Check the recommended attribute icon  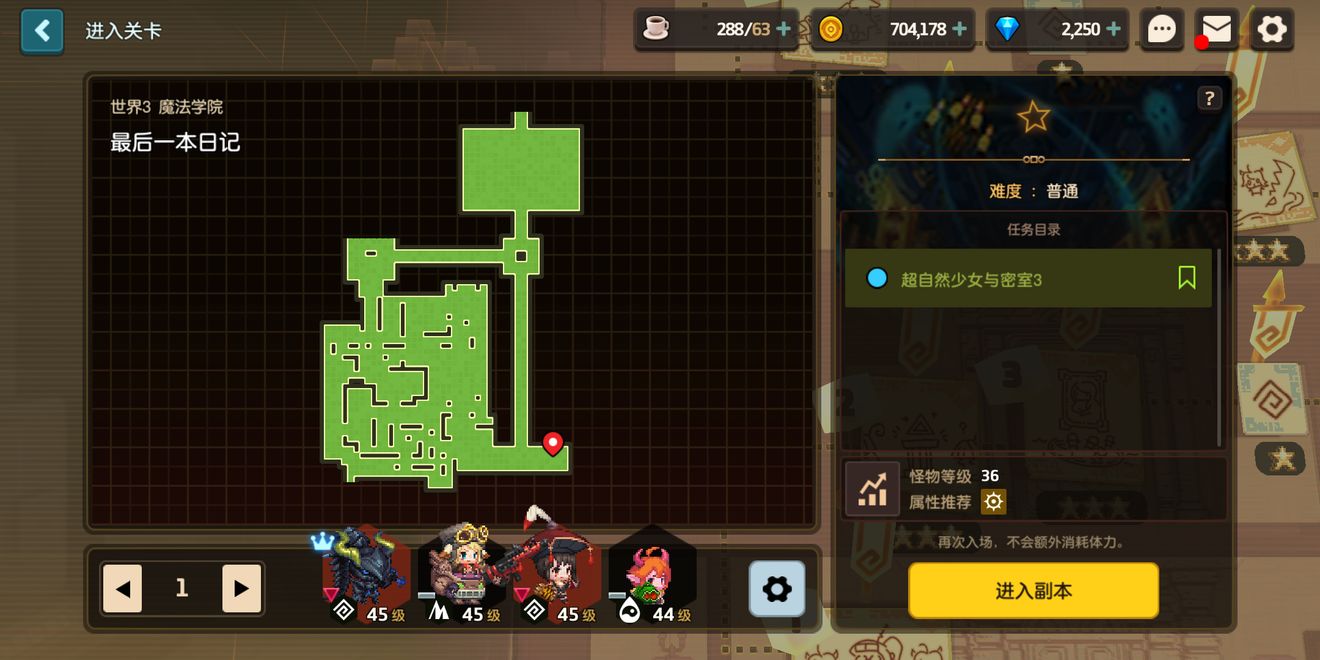(x=993, y=502)
